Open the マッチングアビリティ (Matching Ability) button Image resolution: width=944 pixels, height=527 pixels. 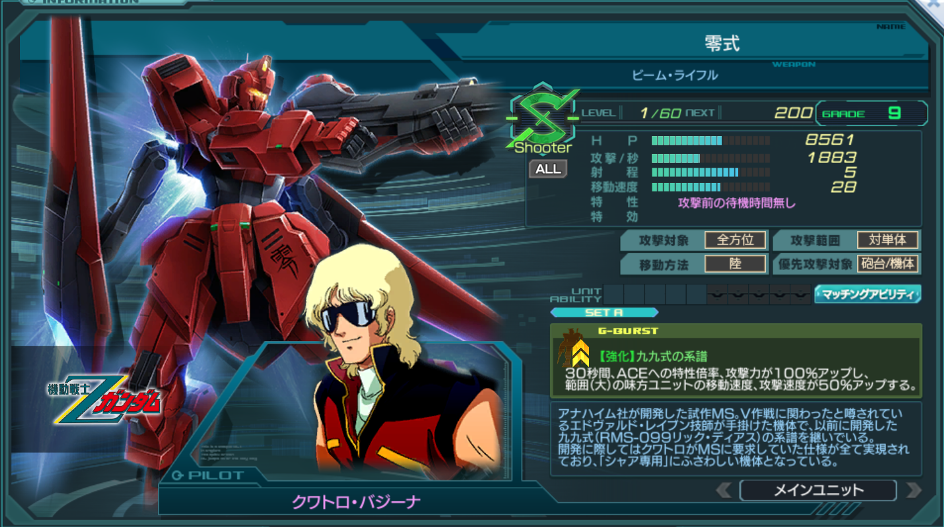click(867, 294)
